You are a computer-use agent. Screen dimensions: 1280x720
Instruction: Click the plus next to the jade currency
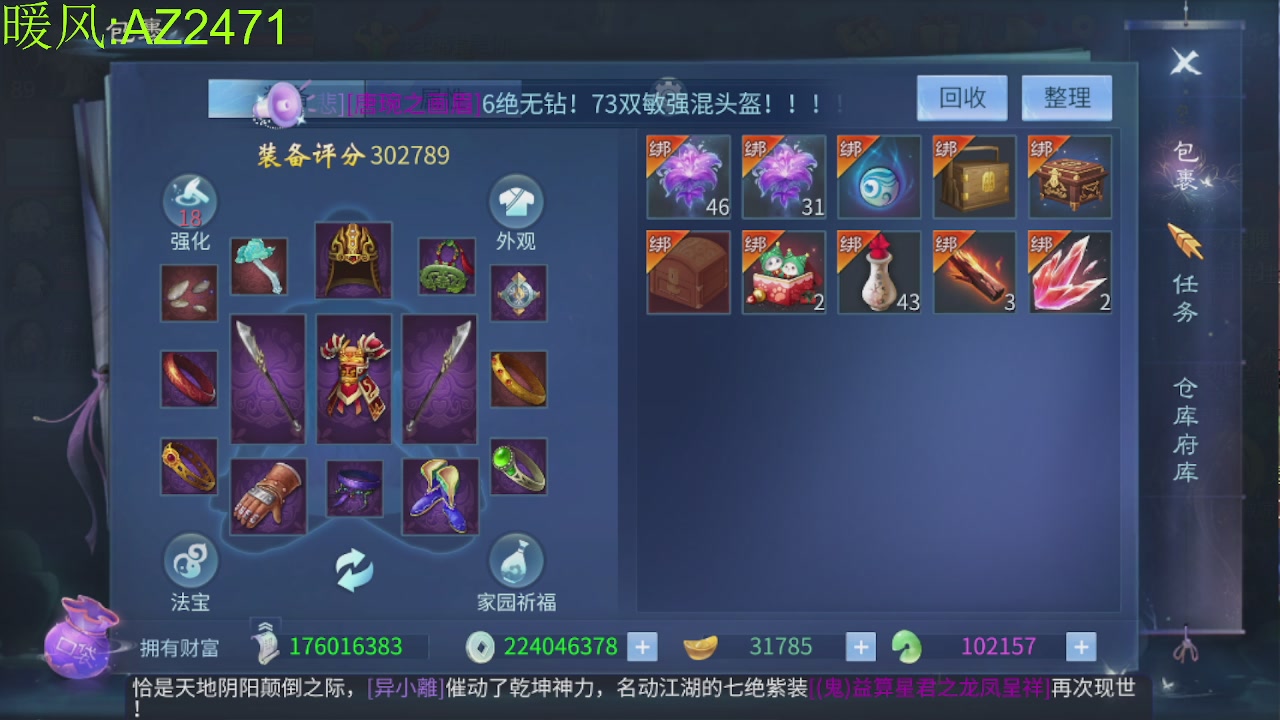pyautogui.click(x=1080, y=646)
